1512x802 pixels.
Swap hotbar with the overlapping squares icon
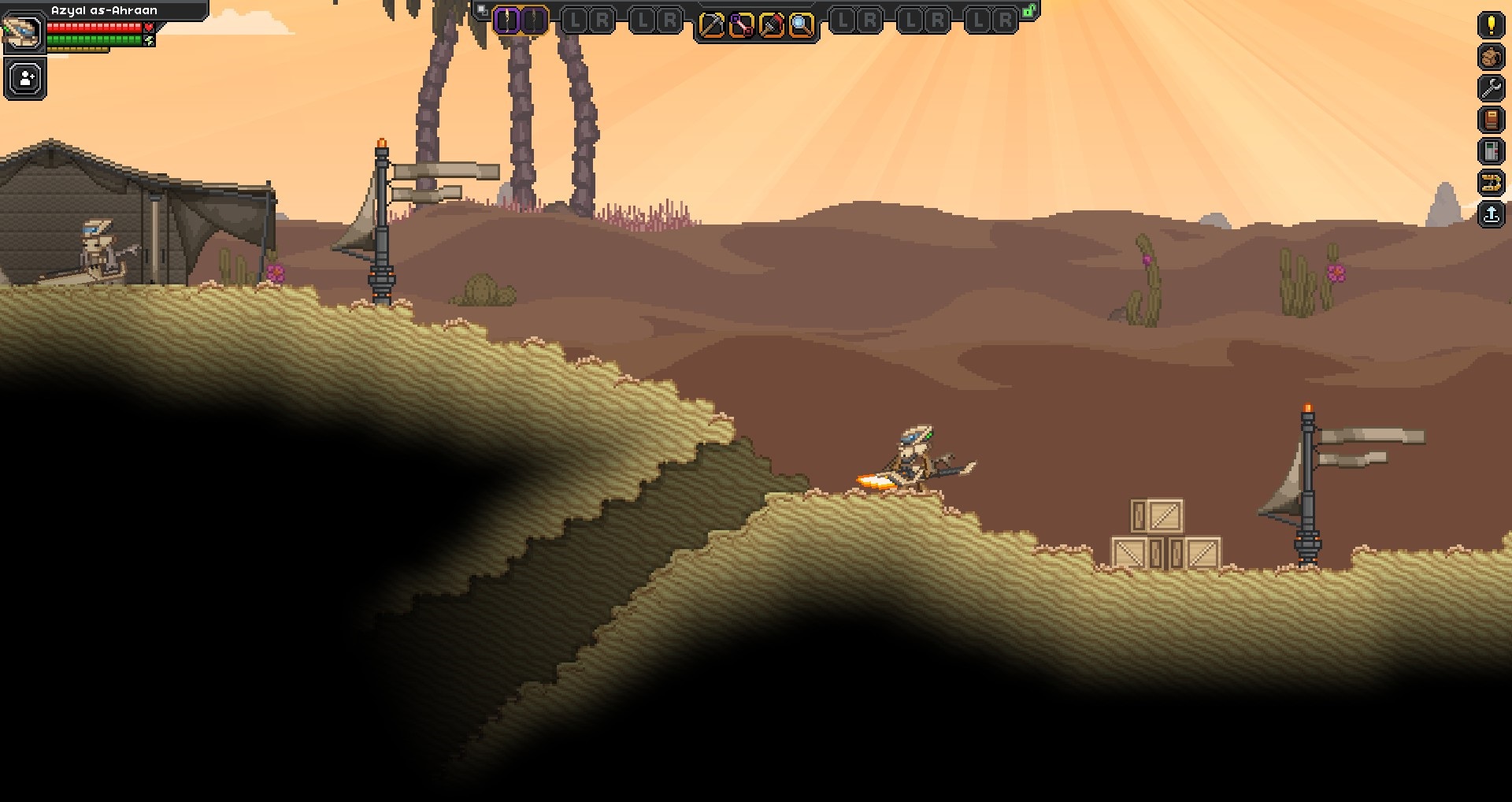coord(482,10)
